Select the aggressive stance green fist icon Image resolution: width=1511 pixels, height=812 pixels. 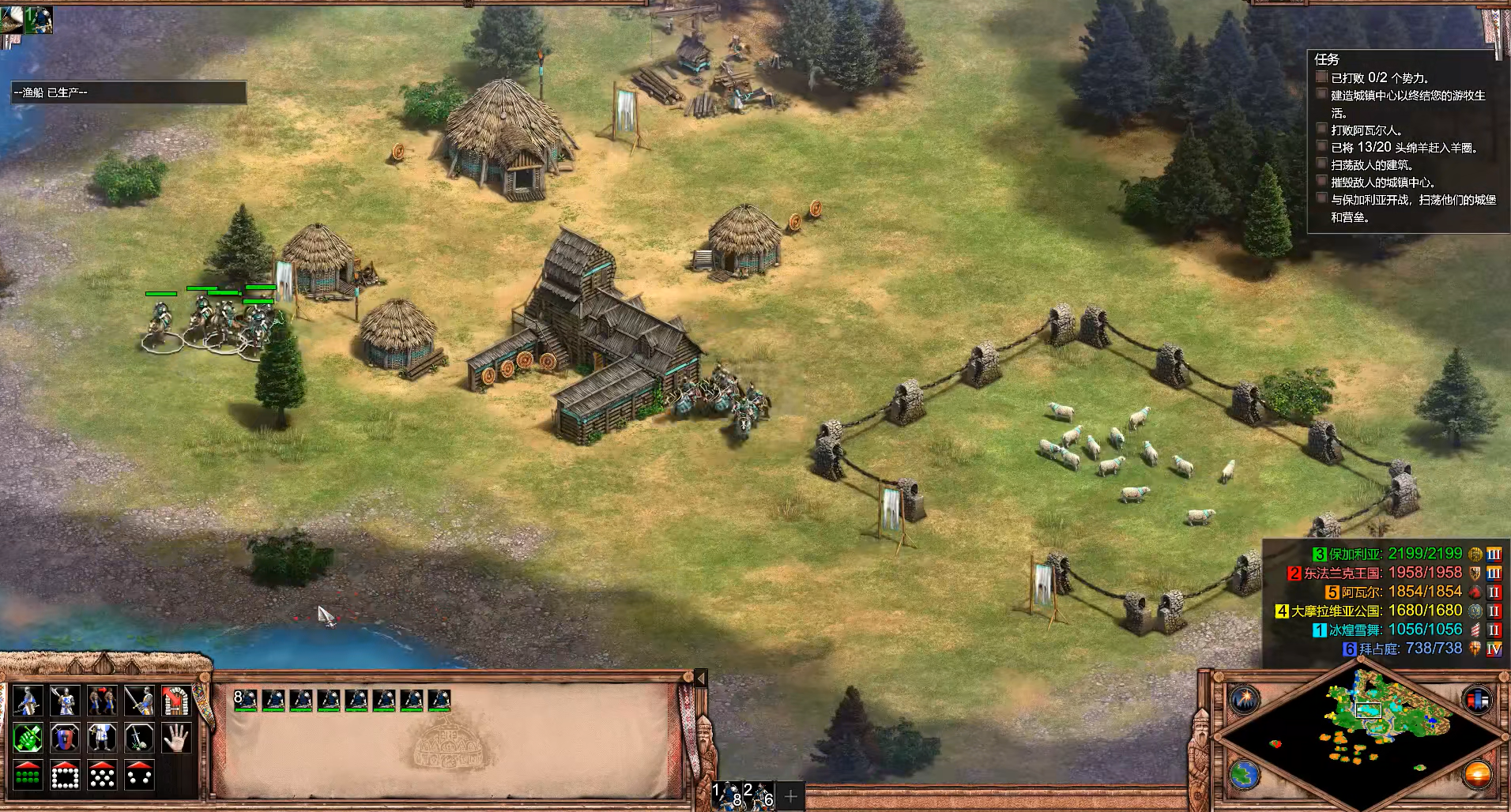(x=28, y=738)
